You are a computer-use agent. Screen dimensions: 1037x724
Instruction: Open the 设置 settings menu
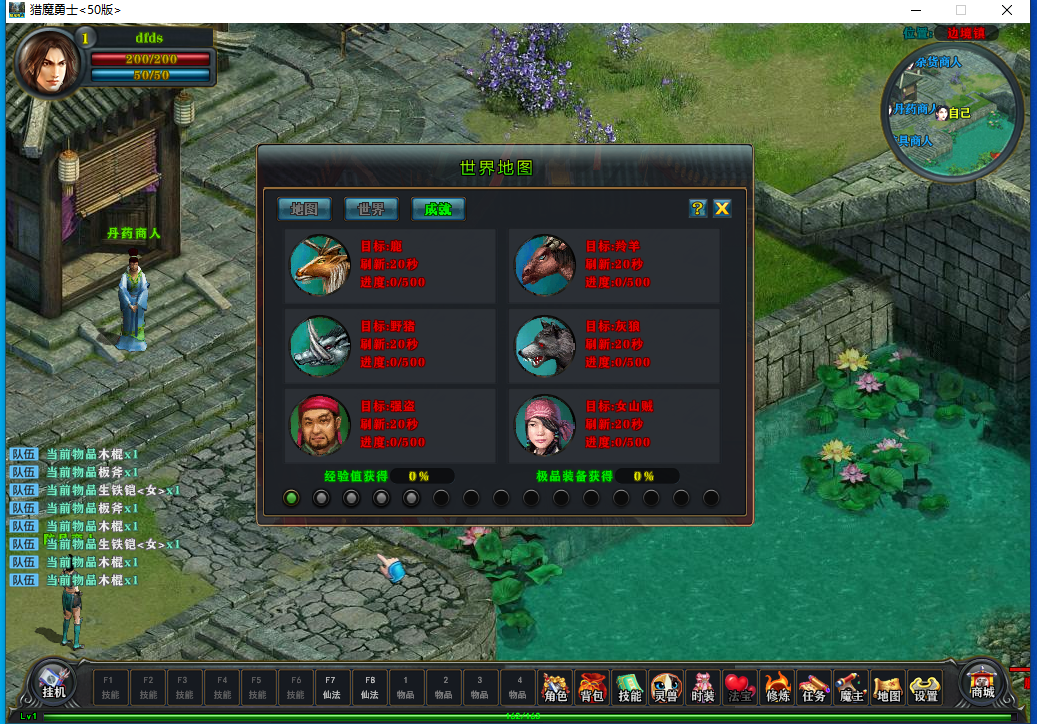[x=926, y=687]
